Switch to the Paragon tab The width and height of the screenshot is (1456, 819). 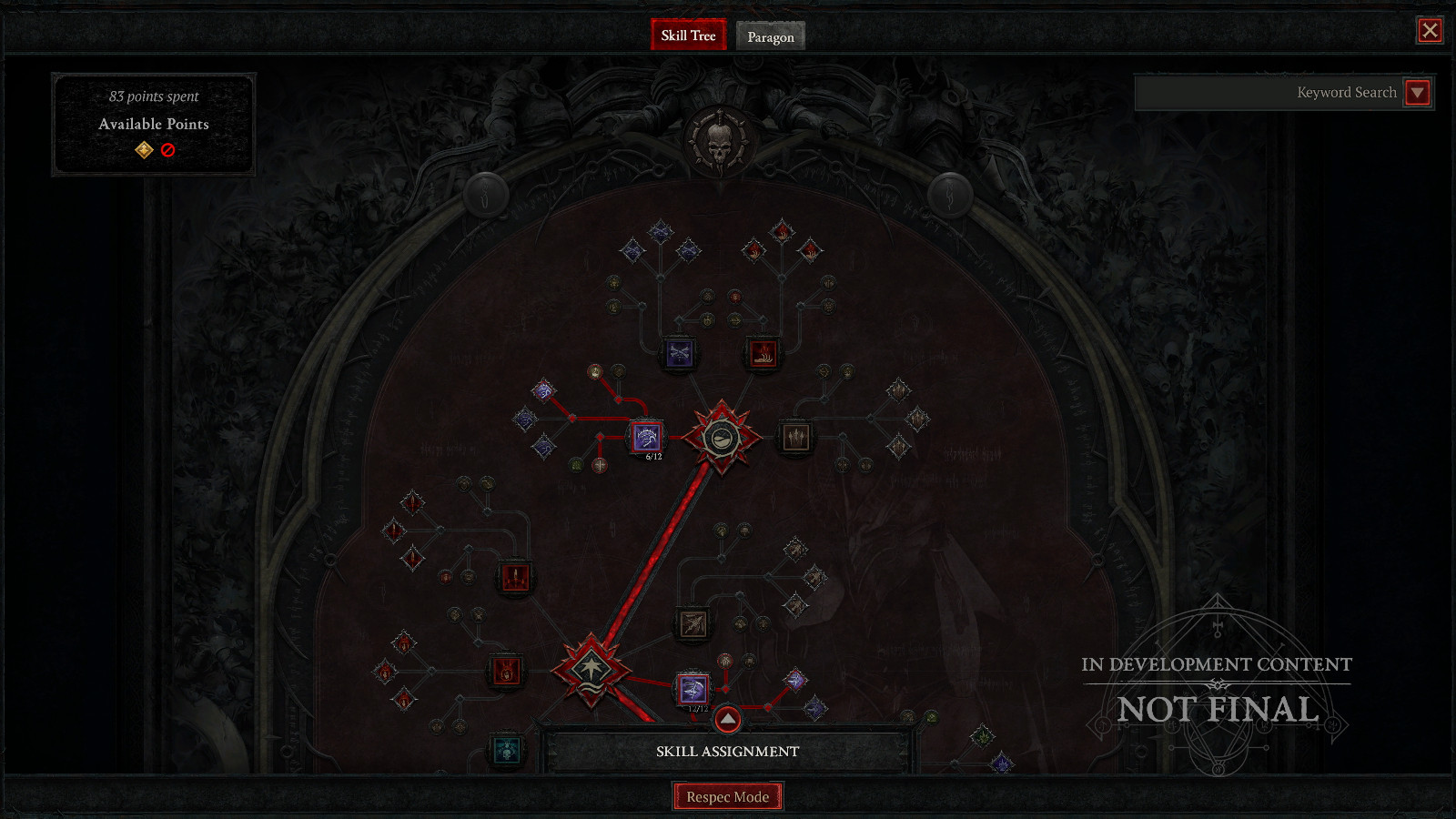[770, 36]
